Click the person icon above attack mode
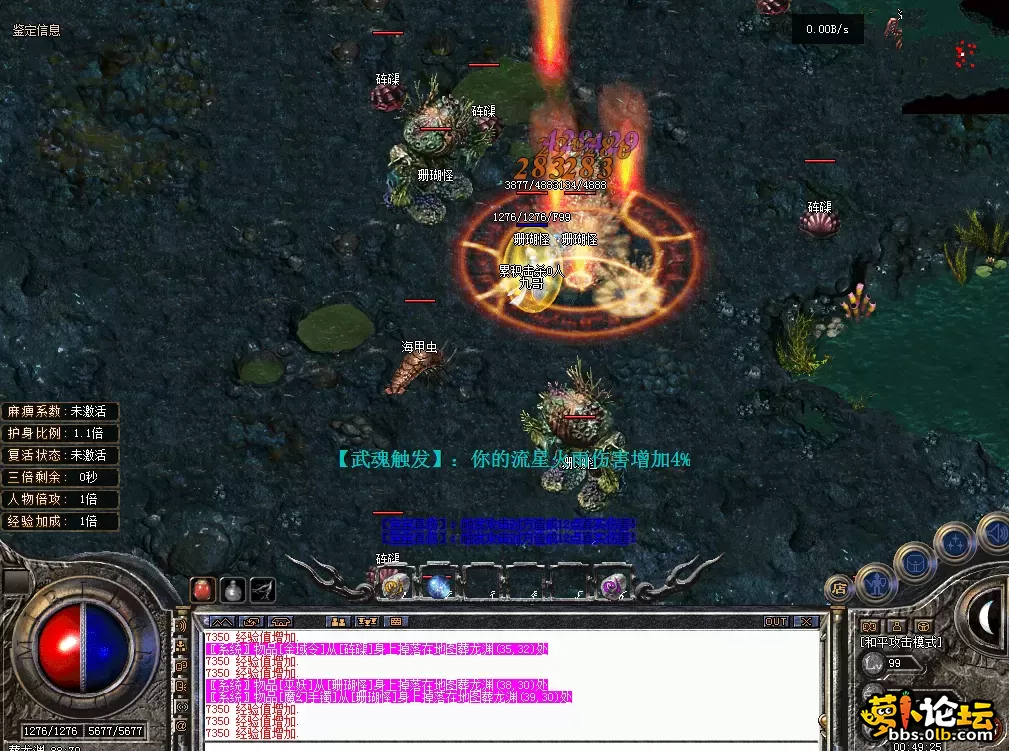This screenshot has height=751, width=1009. 896,625
